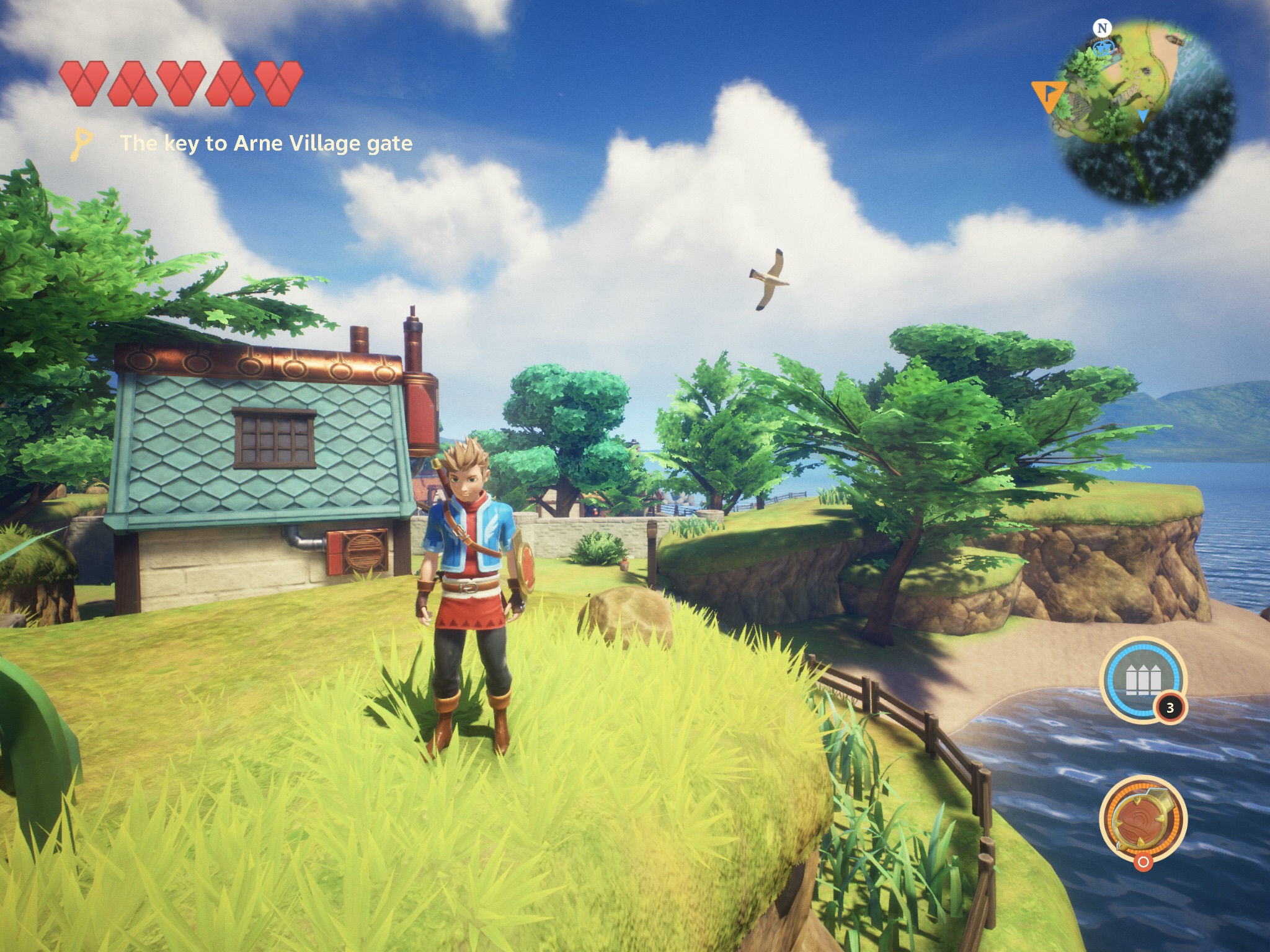This screenshot has width=1270, height=952.
Task: Select the Arne Village gate key objective
Action: click(266, 144)
